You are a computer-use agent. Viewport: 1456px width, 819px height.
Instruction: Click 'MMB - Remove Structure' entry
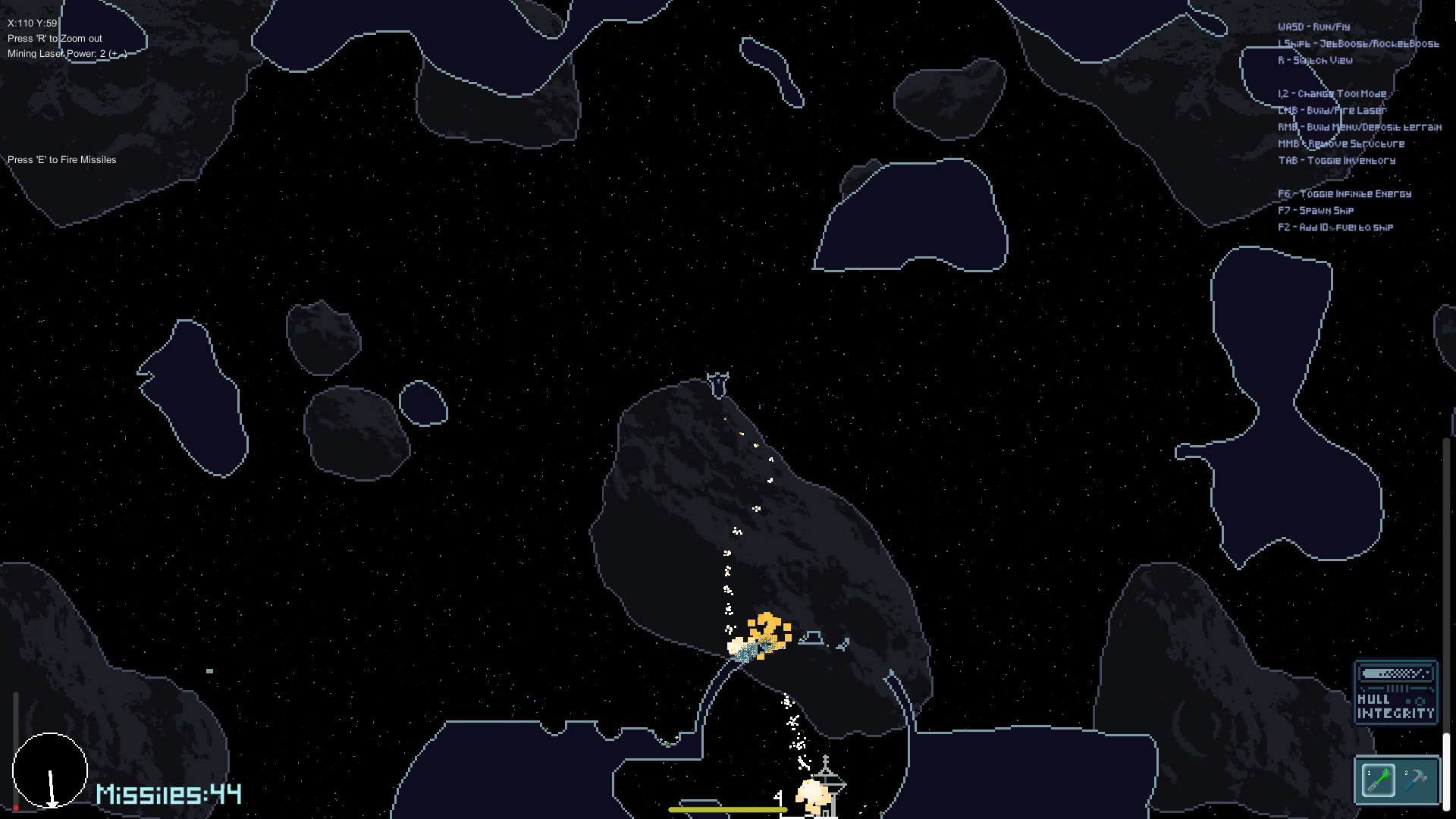tap(1340, 143)
